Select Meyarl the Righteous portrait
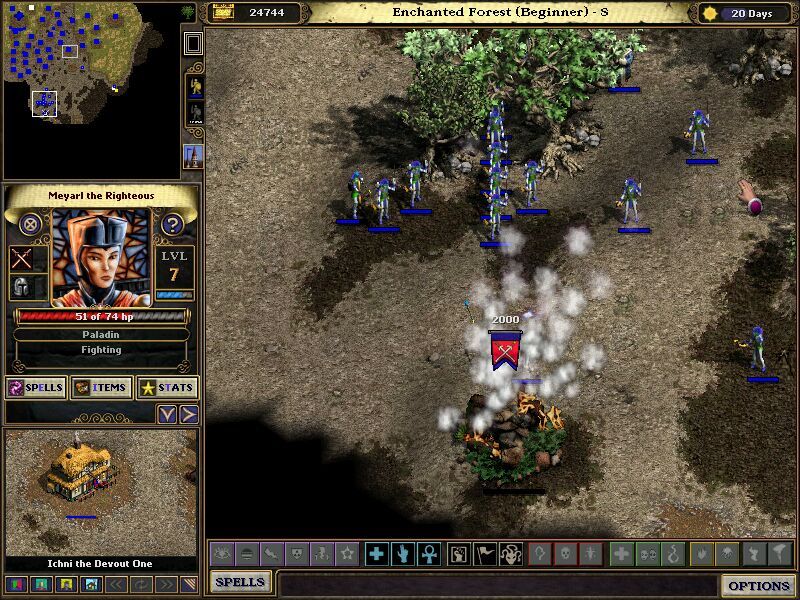 click(x=101, y=257)
